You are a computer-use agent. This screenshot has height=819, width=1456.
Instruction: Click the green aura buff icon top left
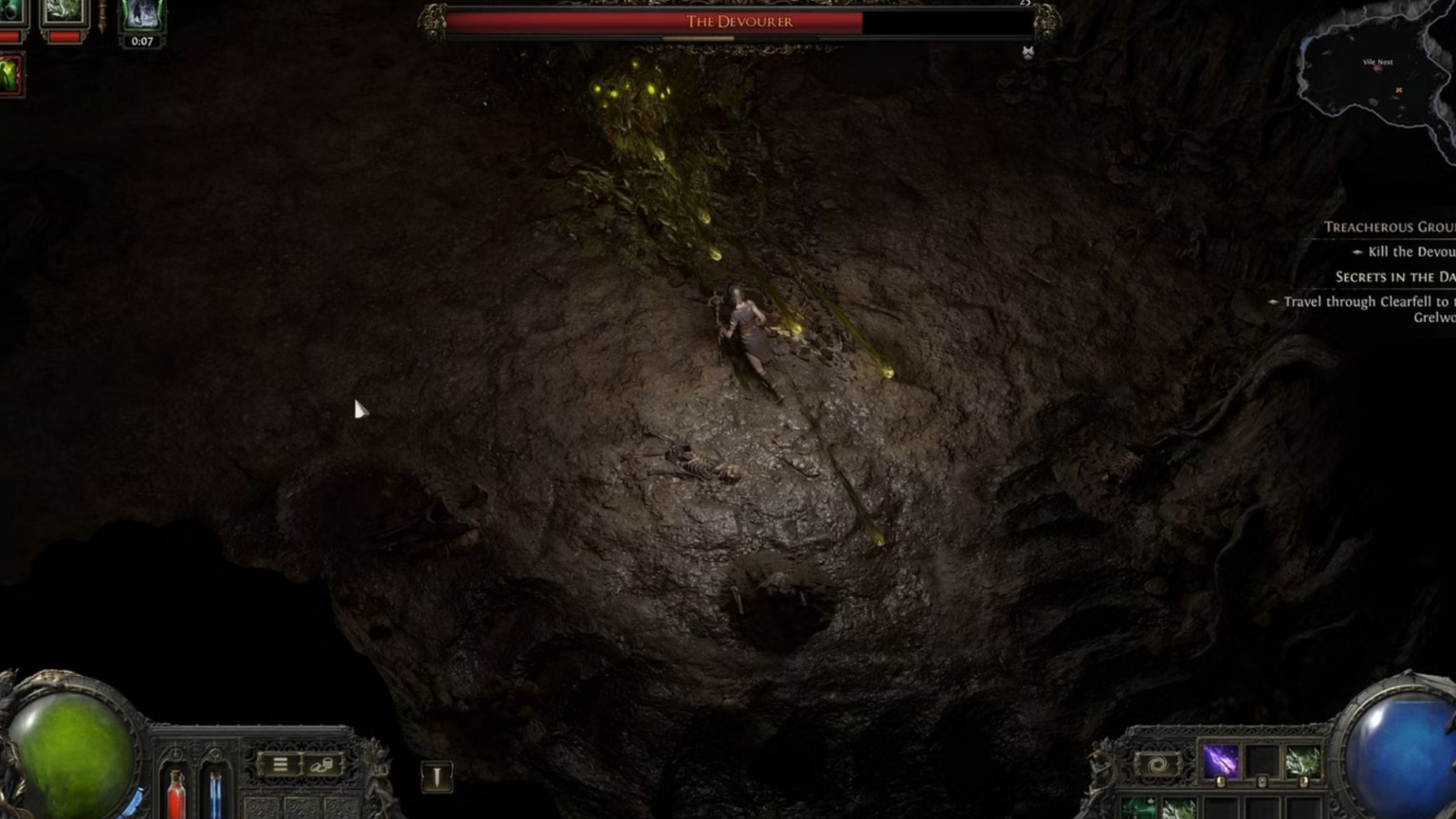coord(8,74)
